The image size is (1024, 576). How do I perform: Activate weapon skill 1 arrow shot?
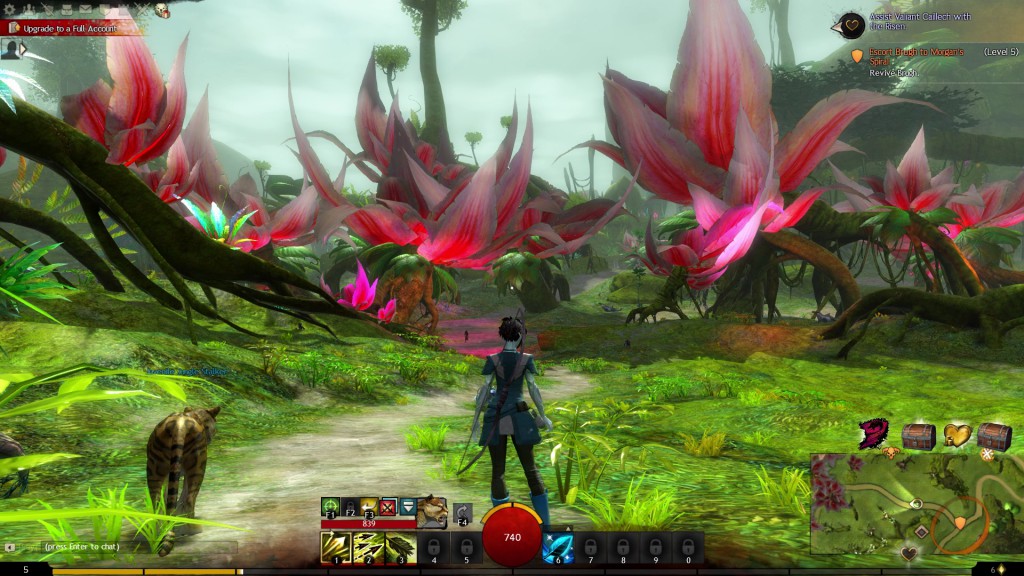pyautogui.click(x=334, y=547)
